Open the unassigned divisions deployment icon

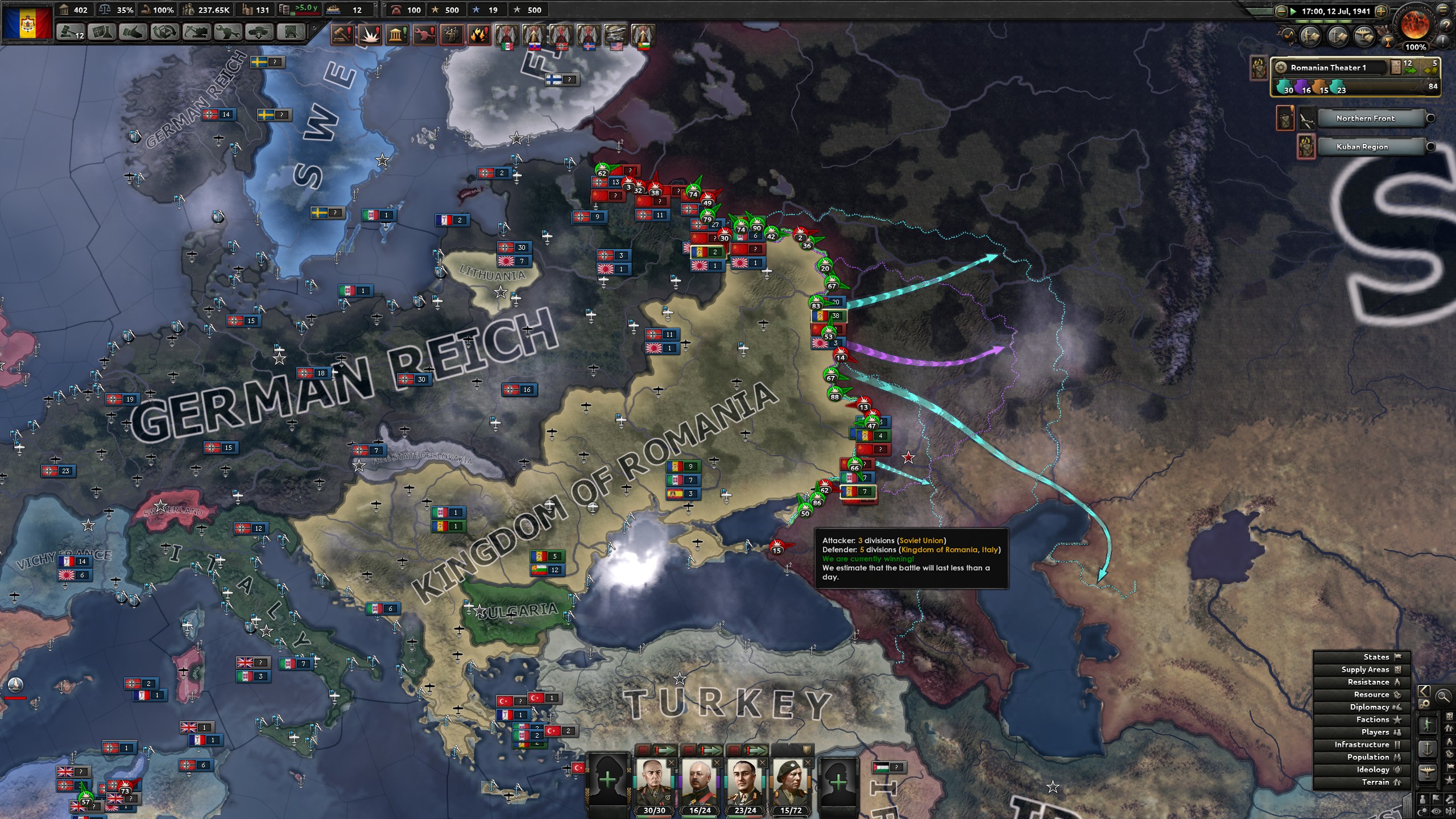[x=258, y=33]
